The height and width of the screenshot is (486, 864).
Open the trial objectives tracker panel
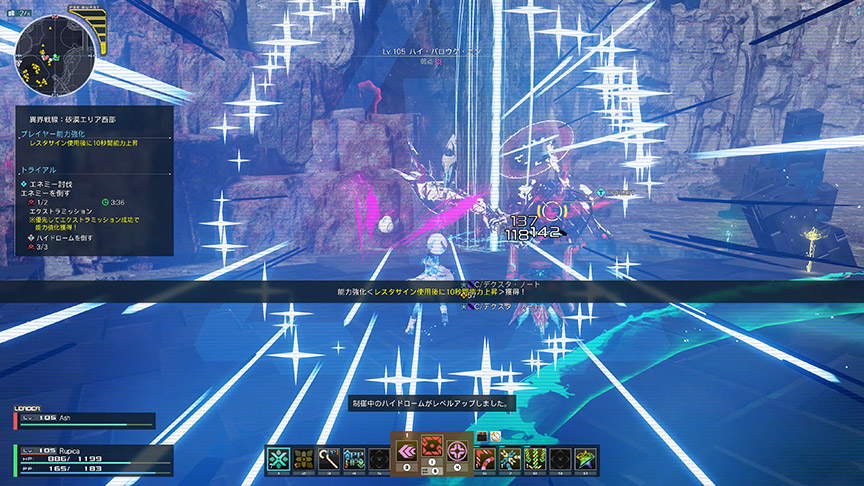click(95, 210)
